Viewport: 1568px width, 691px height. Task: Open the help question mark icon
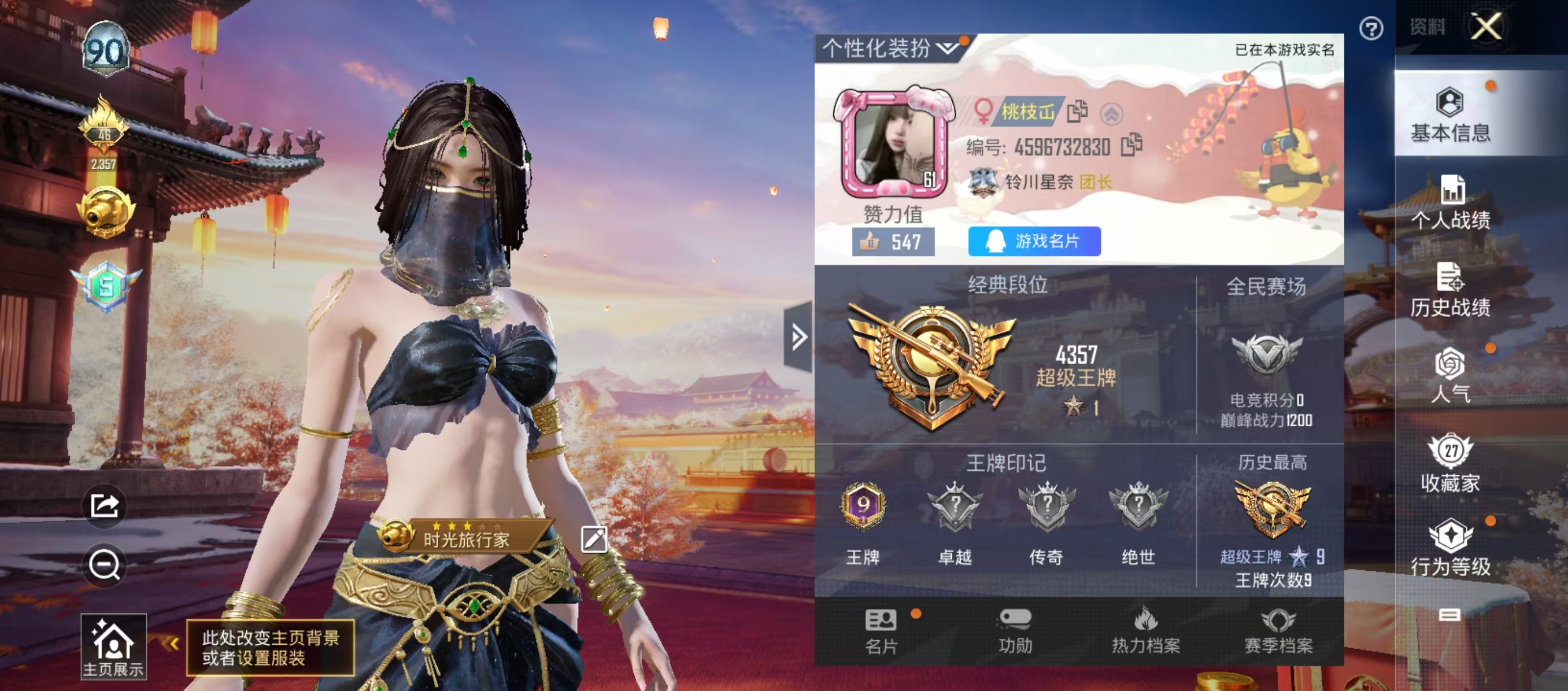[x=1371, y=29]
